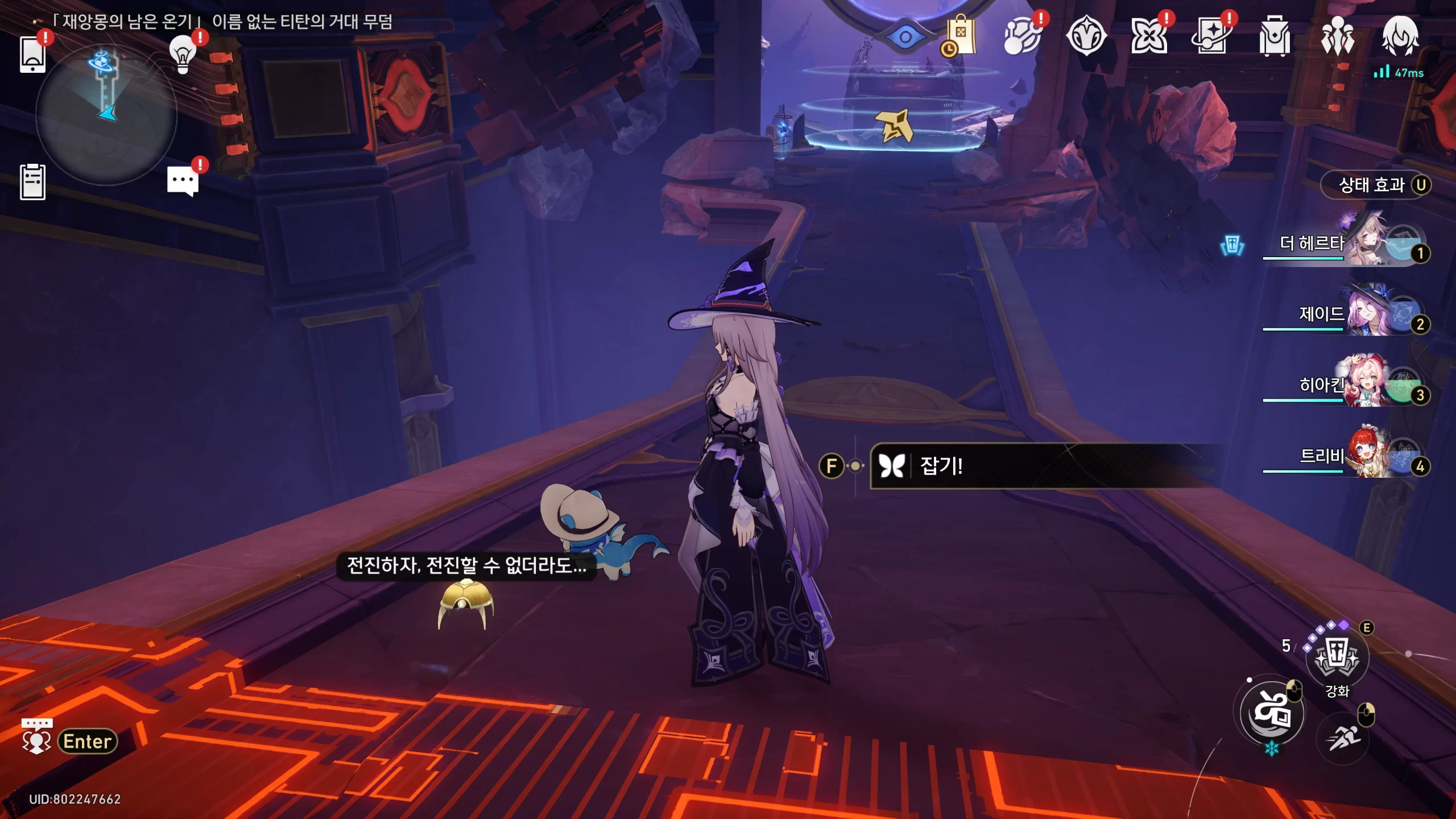
Task: Open the lightbulb tips icon
Action: pos(183,55)
